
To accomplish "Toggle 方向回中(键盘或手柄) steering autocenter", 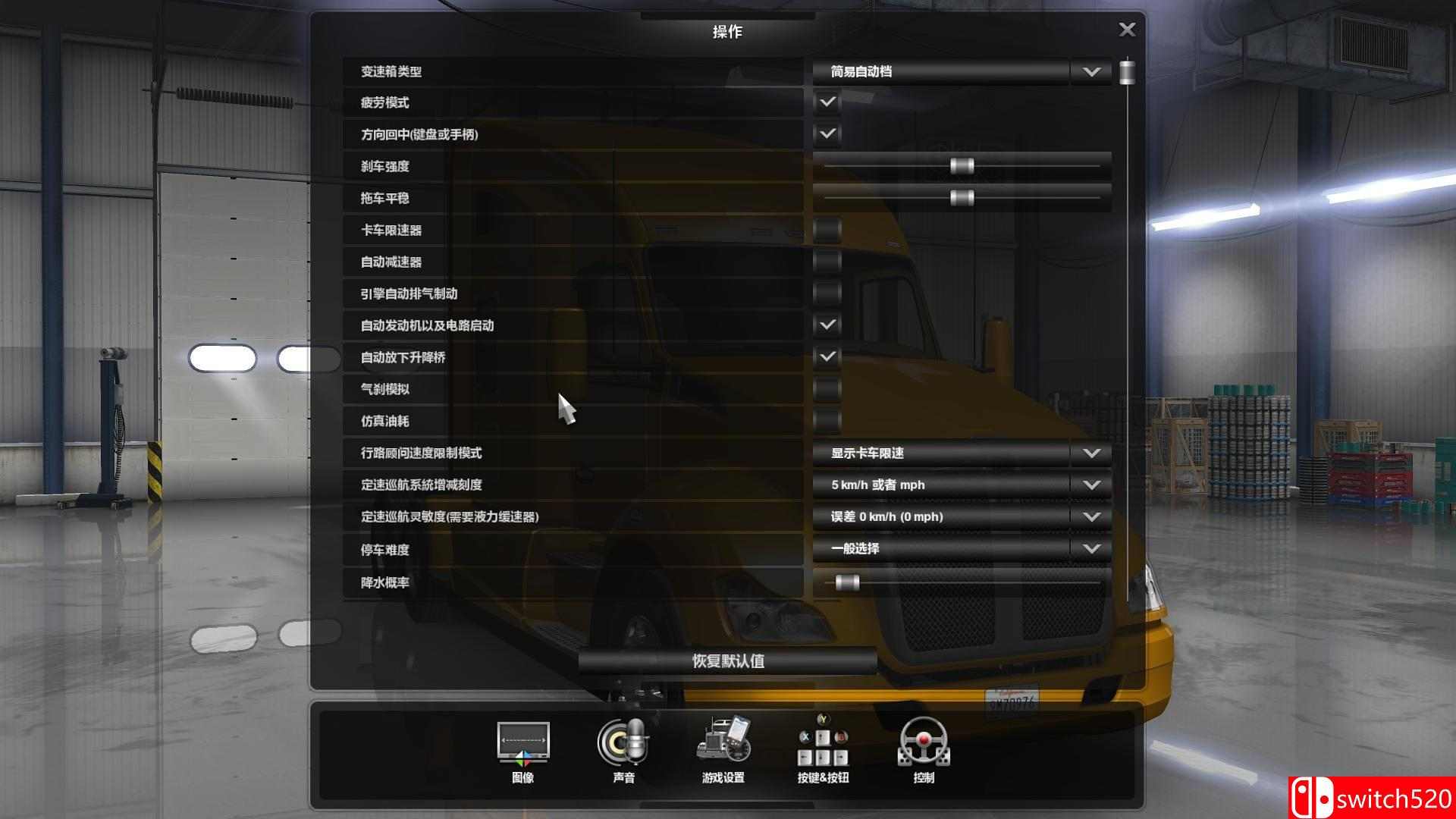I will [827, 134].
